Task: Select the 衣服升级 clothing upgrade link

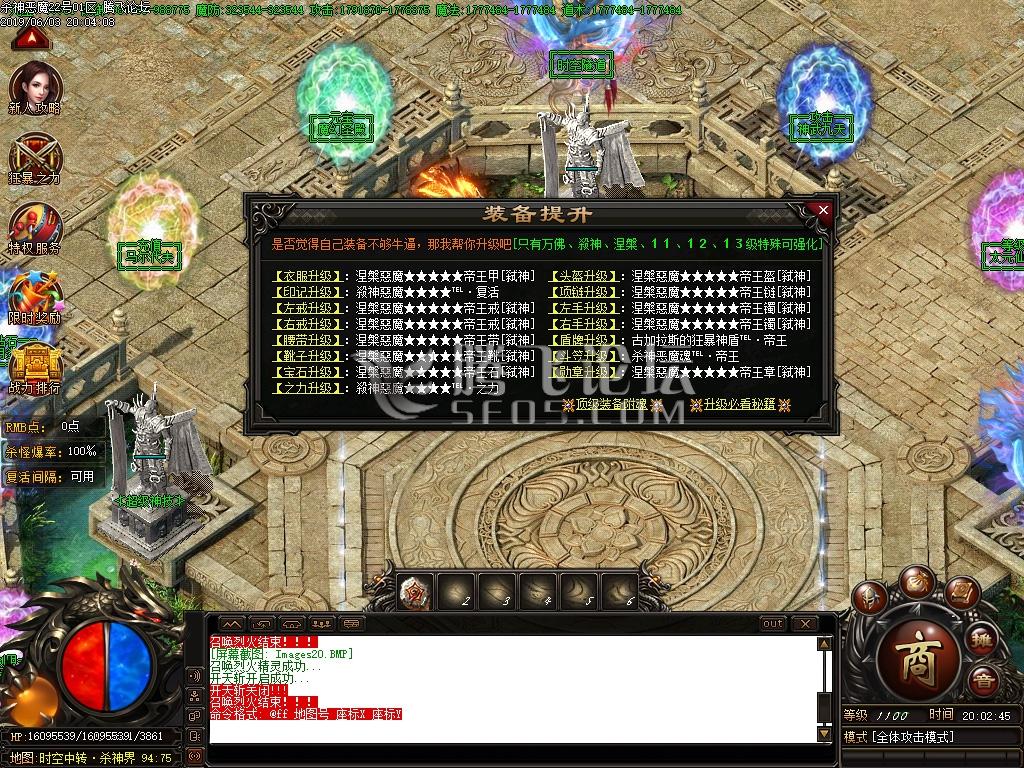Action: (x=310, y=276)
